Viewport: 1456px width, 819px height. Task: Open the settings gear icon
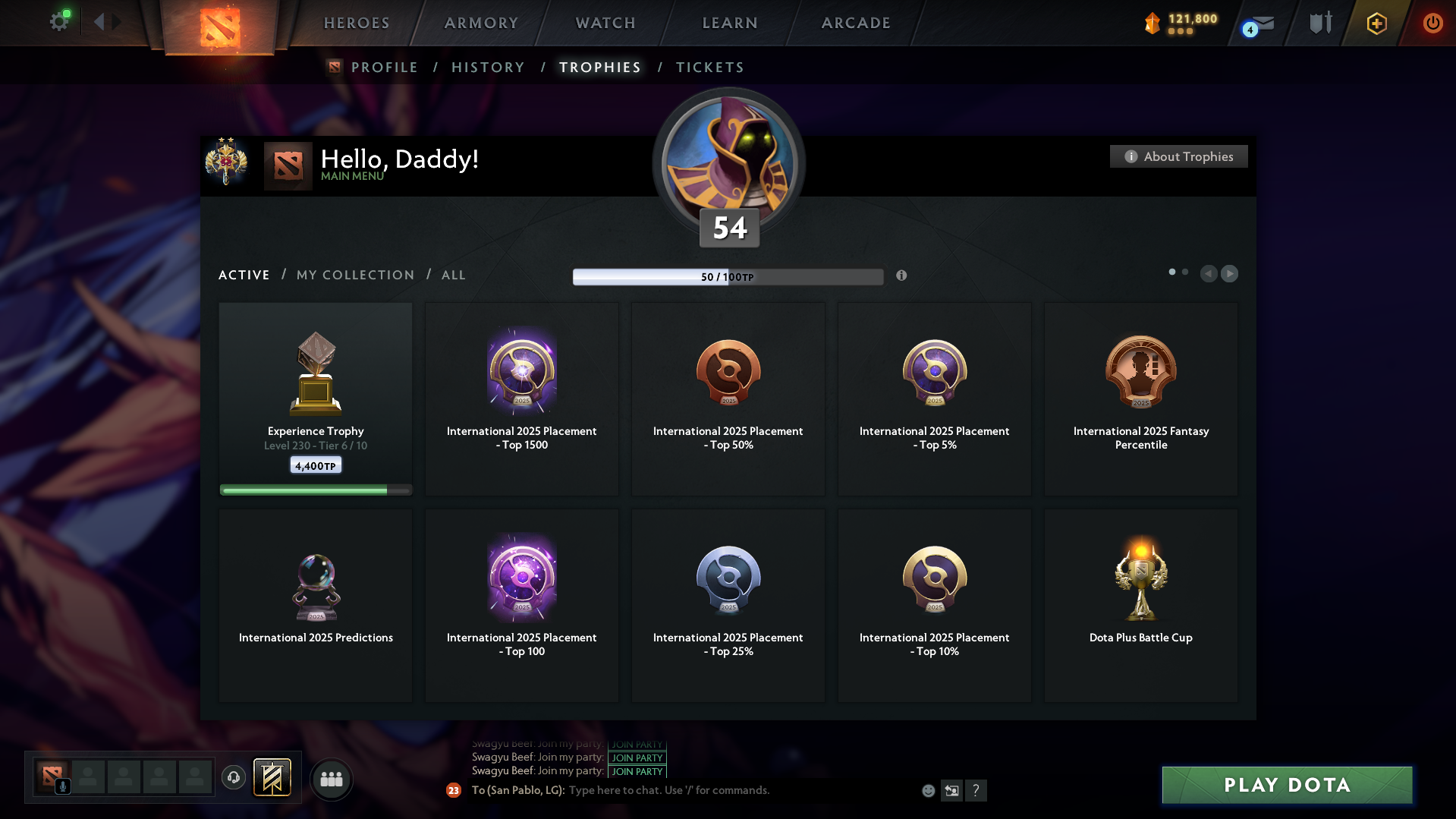pyautogui.click(x=59, y=21)
